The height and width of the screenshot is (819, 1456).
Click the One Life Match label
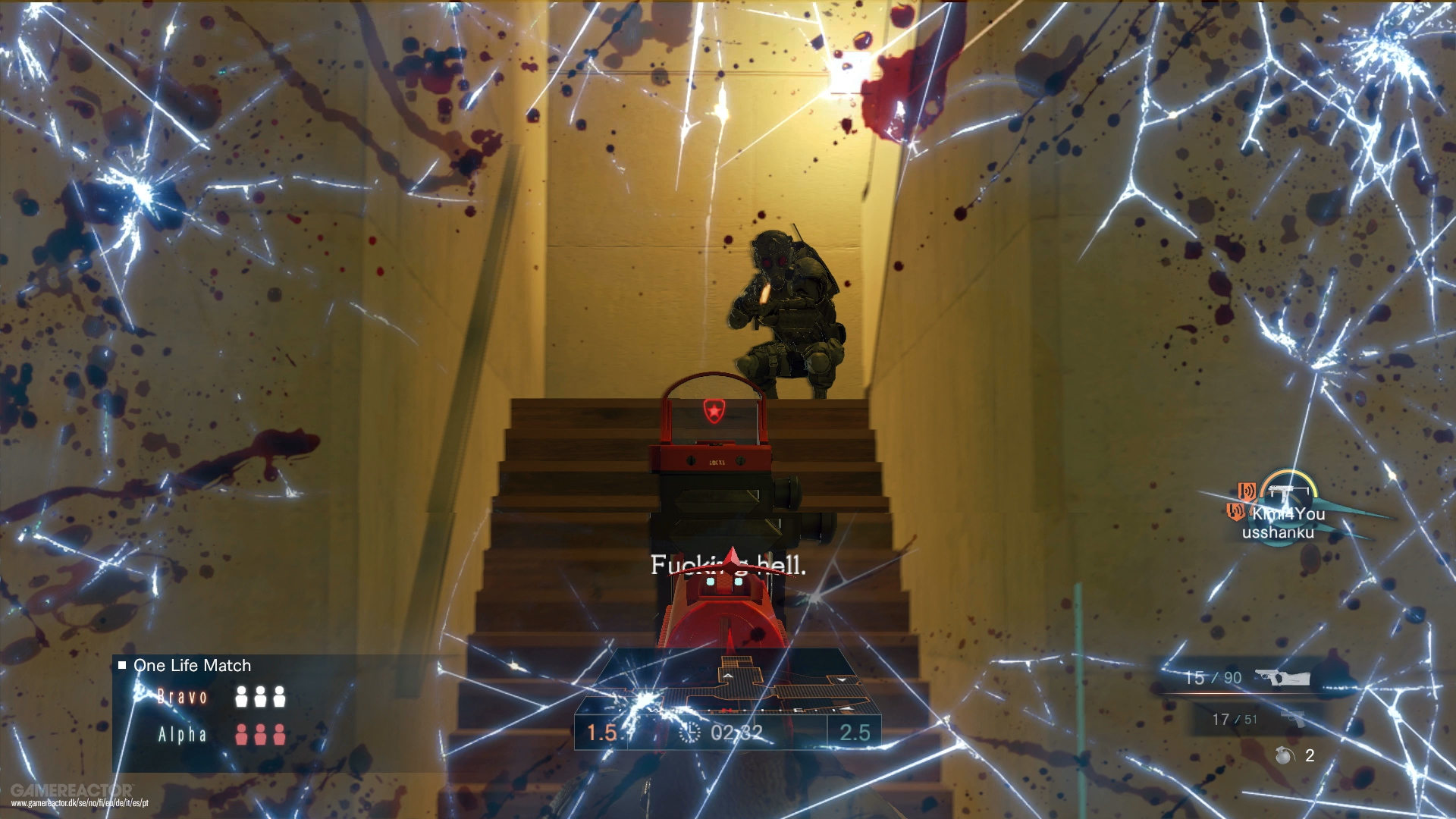(192, 666)
